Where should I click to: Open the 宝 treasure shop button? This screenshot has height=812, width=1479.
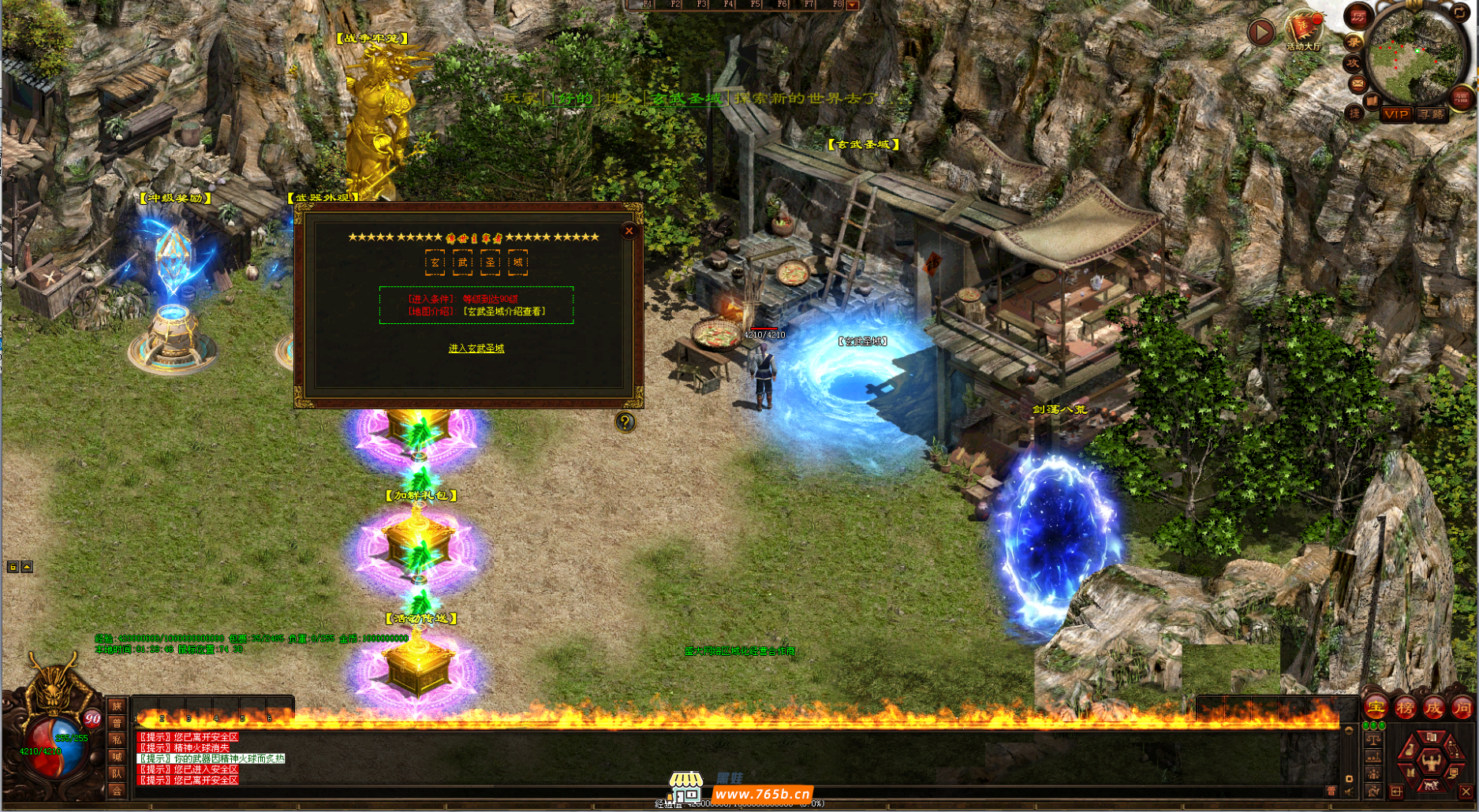pyautogui.click(x=1376, y=708)
